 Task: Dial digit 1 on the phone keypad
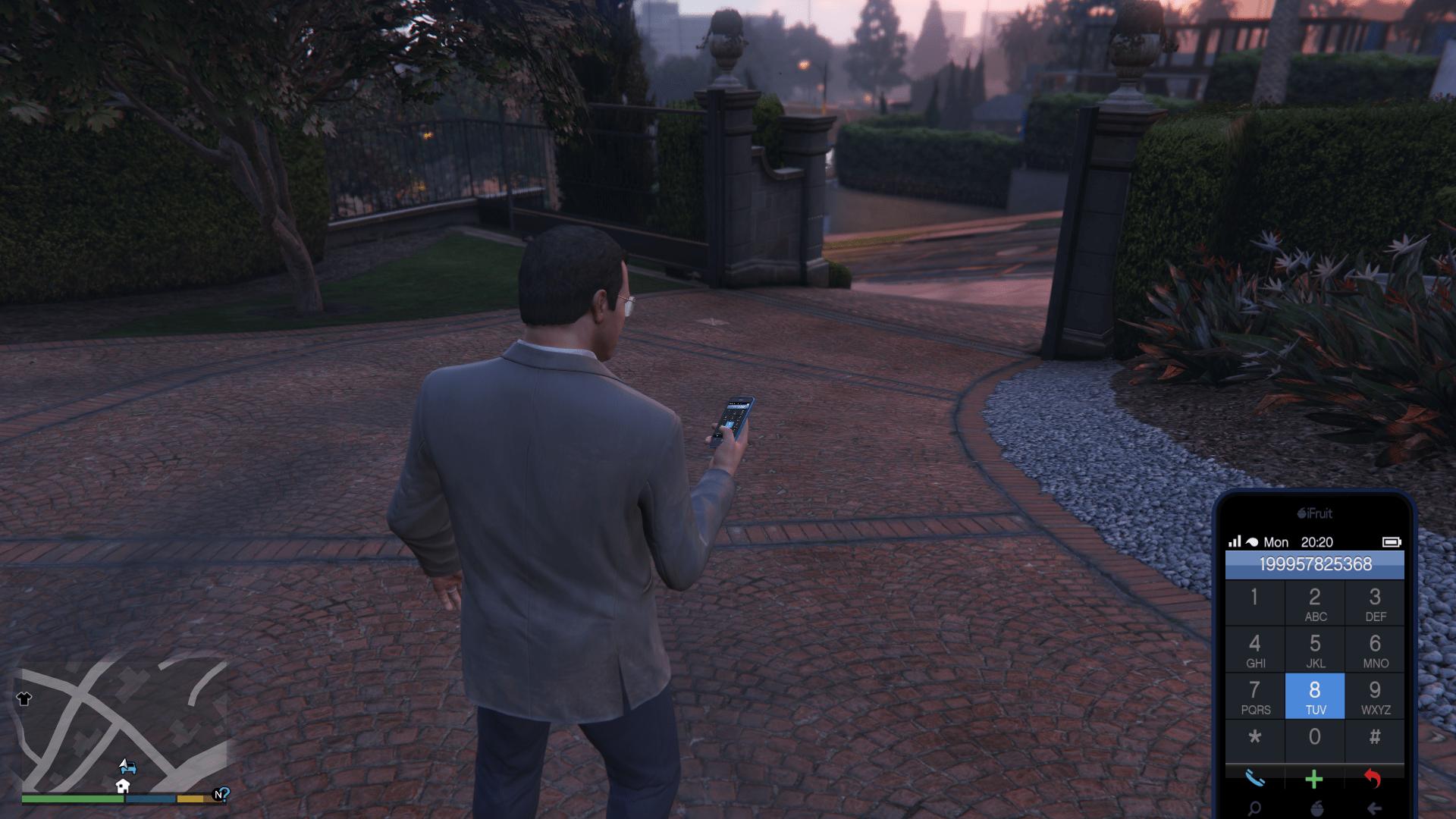click(1254, 602)
